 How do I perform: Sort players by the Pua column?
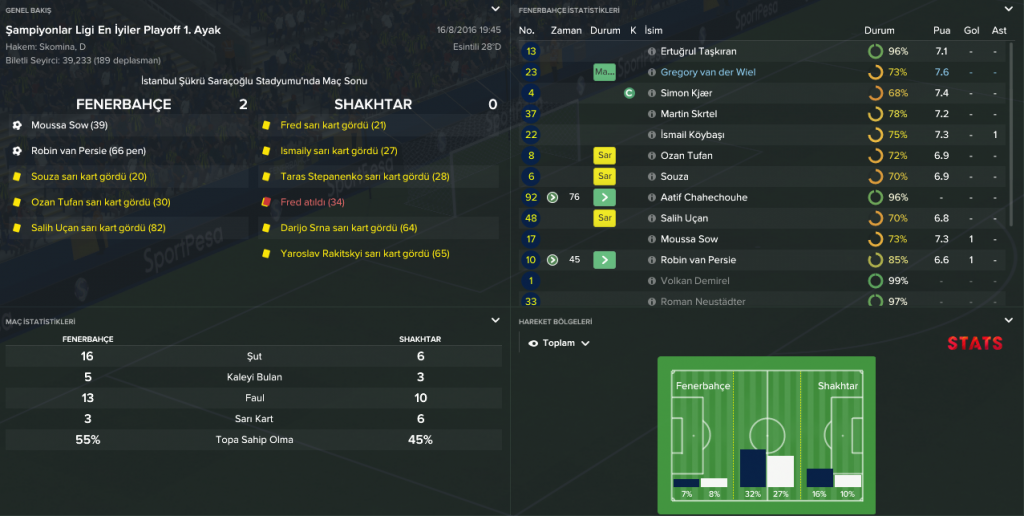click(x=941, y=30)
